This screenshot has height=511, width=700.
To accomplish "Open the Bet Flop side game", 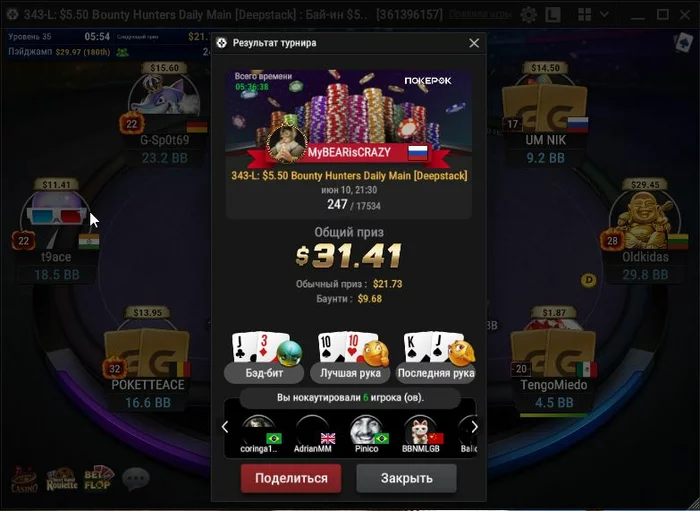I will pos(98,479).
